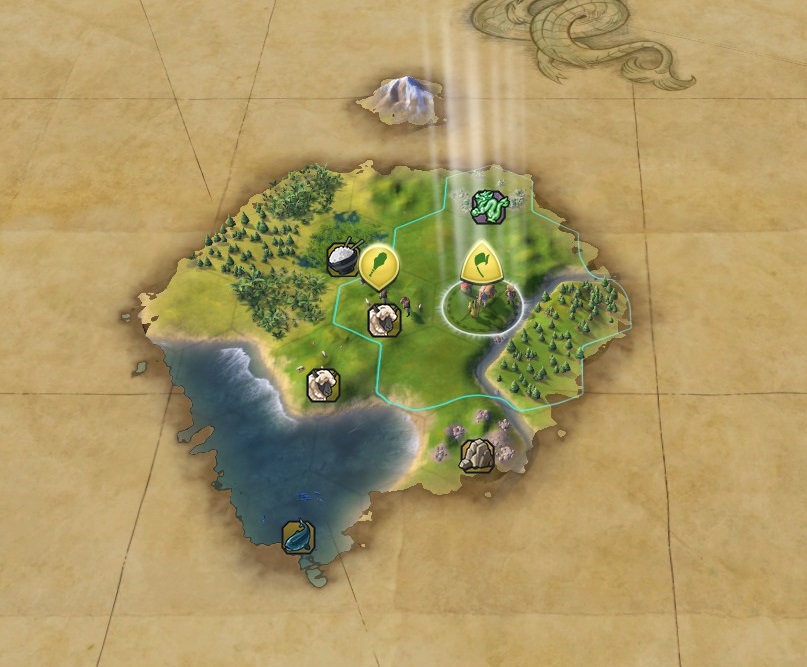Click the green jade dragon resource icon

(x=490, y=205)
